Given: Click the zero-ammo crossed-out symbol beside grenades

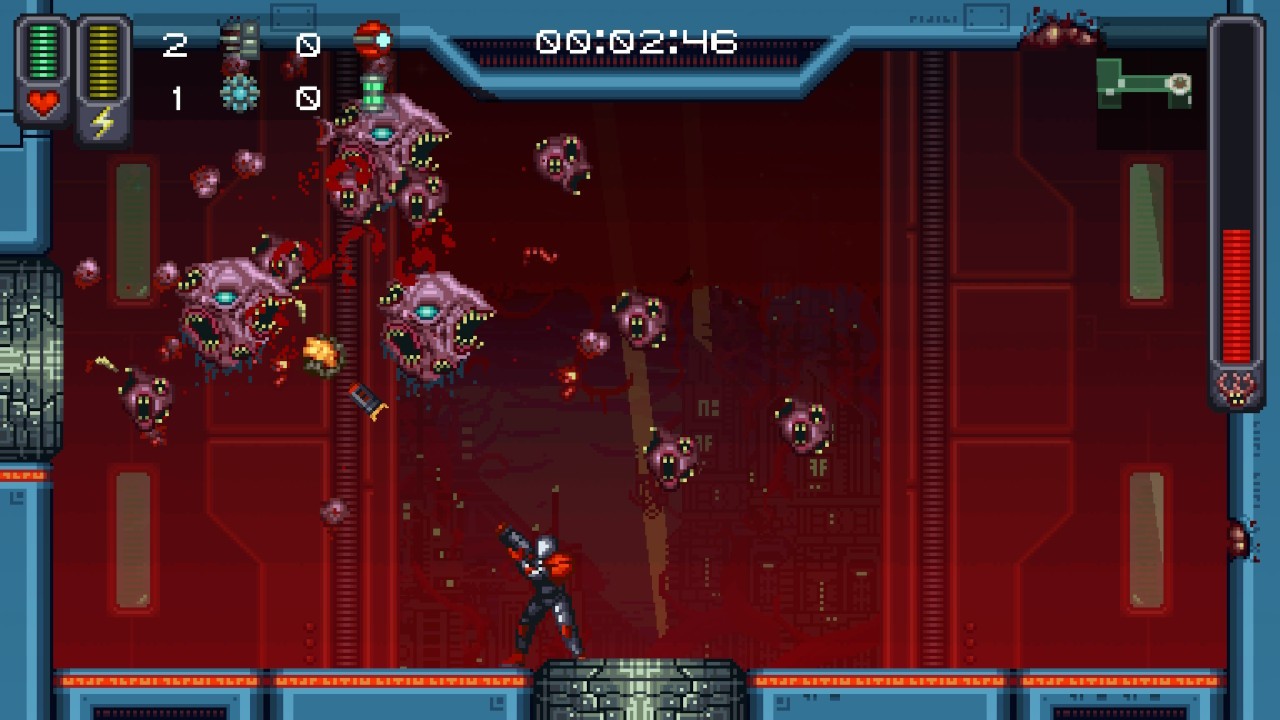Looking at the screenshot, I should click(308, 42).
